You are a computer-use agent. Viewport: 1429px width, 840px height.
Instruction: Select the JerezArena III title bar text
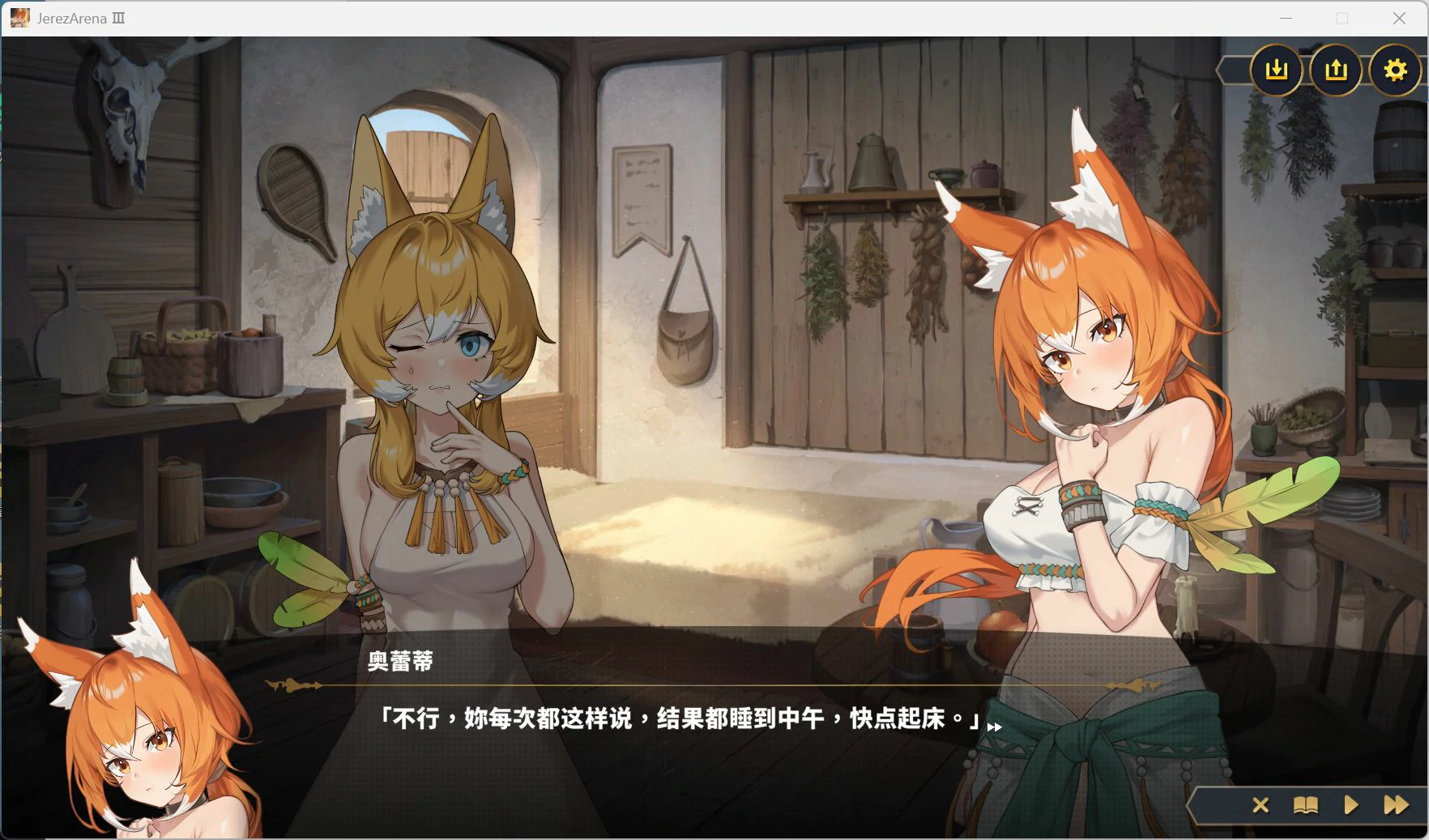81,19
